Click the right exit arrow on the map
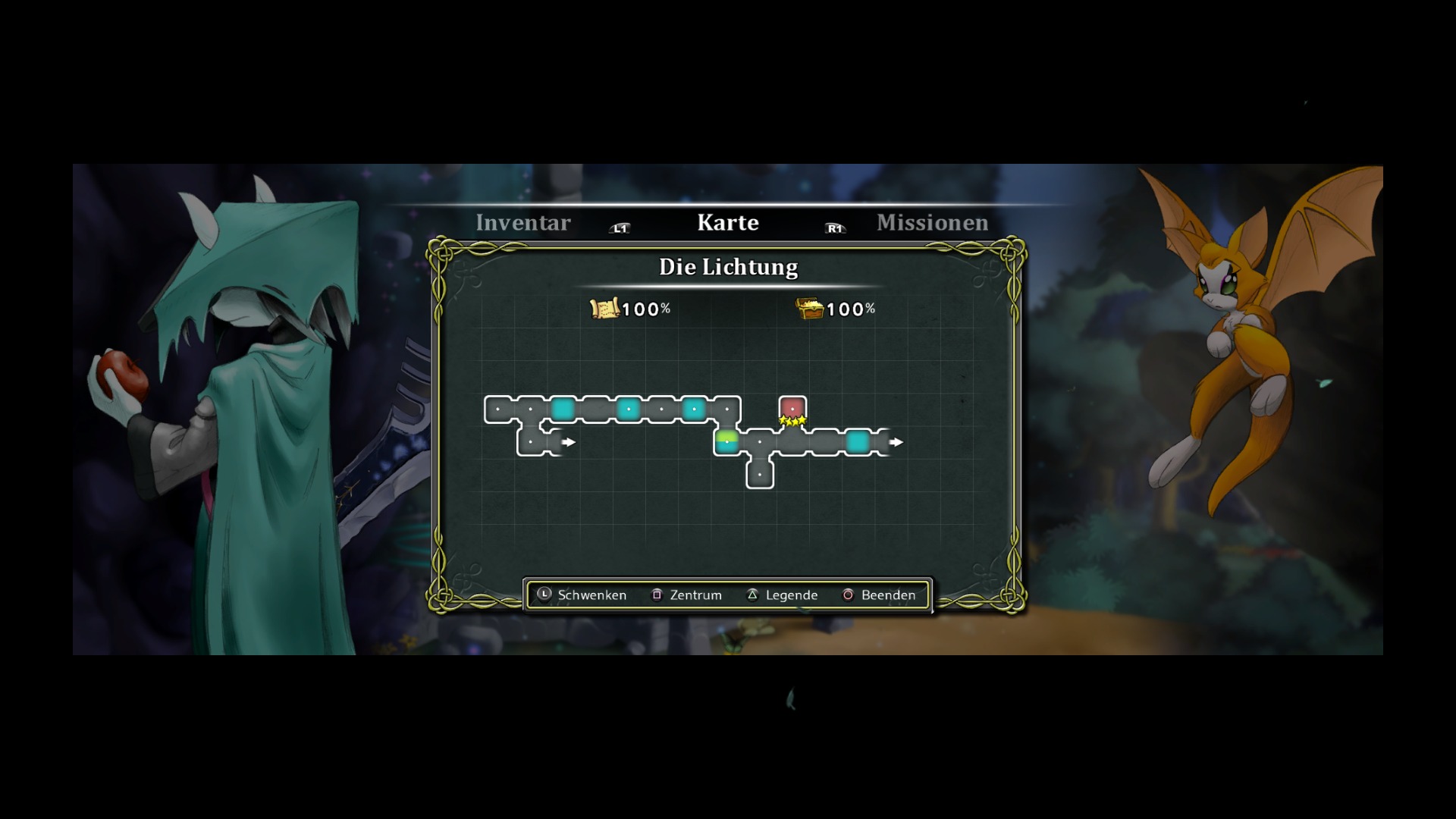 click(896, 441)
